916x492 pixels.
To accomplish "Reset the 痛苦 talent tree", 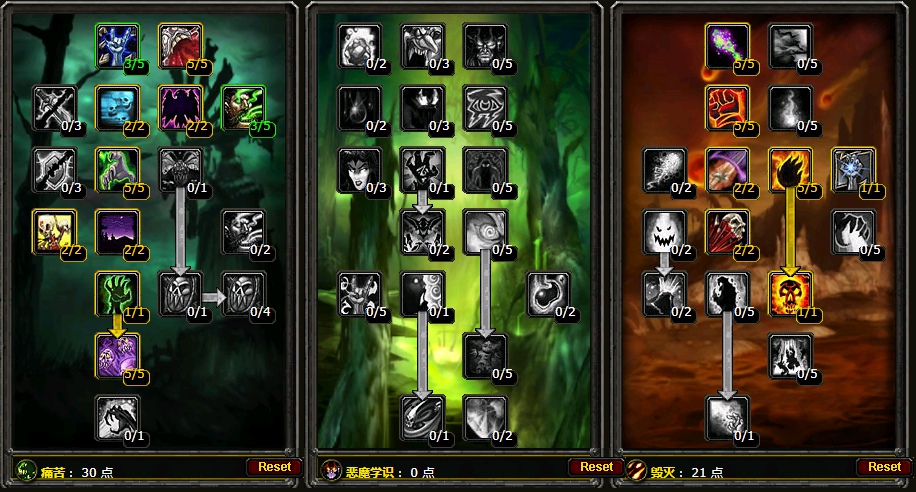I will pos(274,467).
